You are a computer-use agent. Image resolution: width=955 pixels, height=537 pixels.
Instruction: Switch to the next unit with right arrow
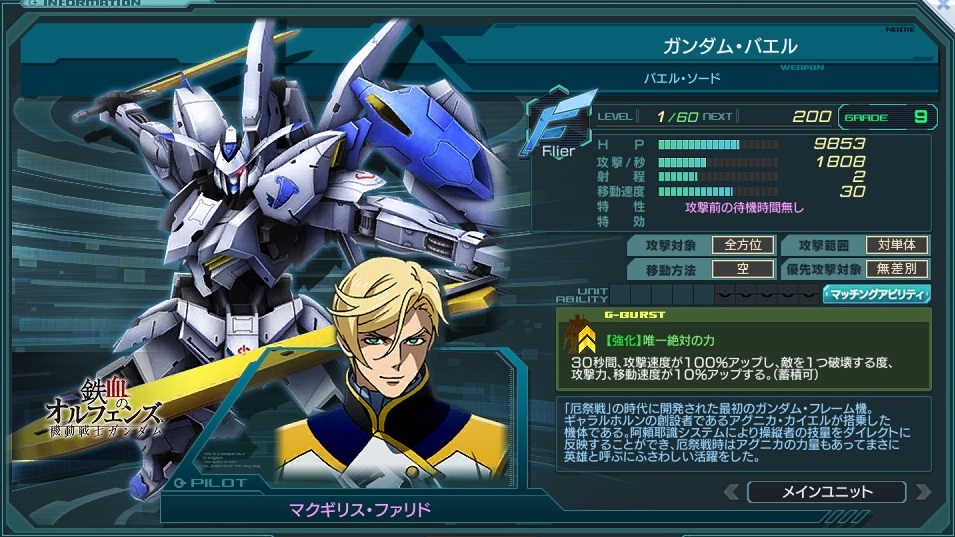(921, 491)
